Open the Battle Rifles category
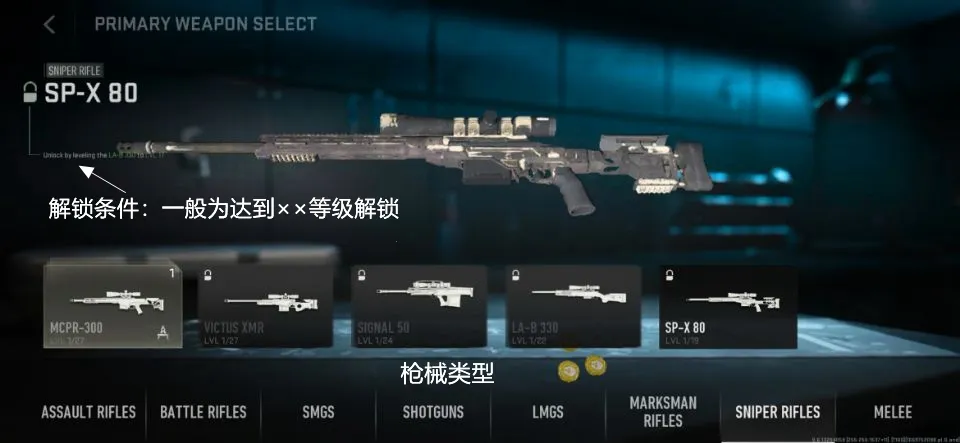960x443 pixels. click(x=204, y=412)
